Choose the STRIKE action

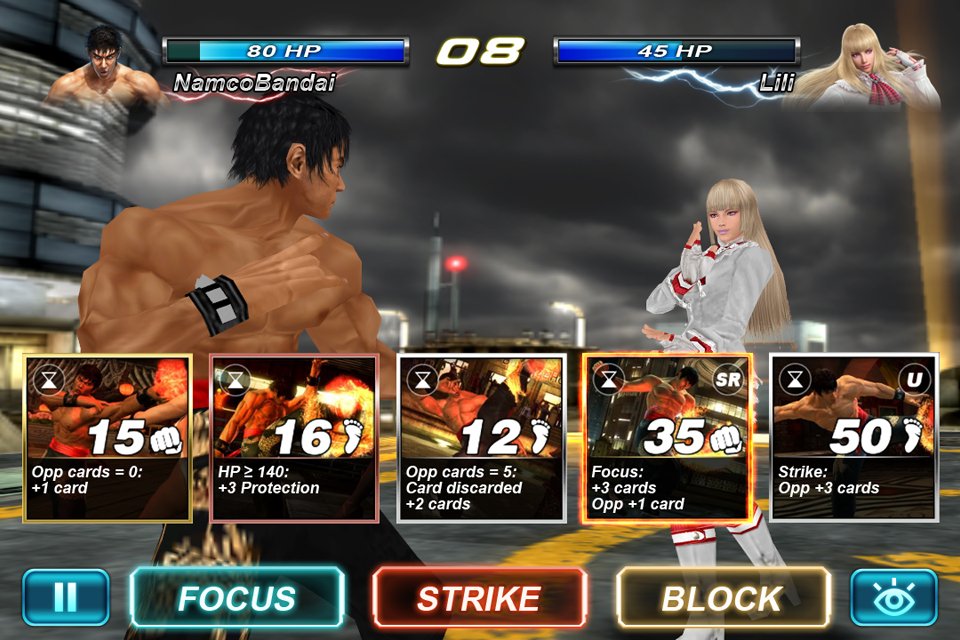click(x=479, y=597)
